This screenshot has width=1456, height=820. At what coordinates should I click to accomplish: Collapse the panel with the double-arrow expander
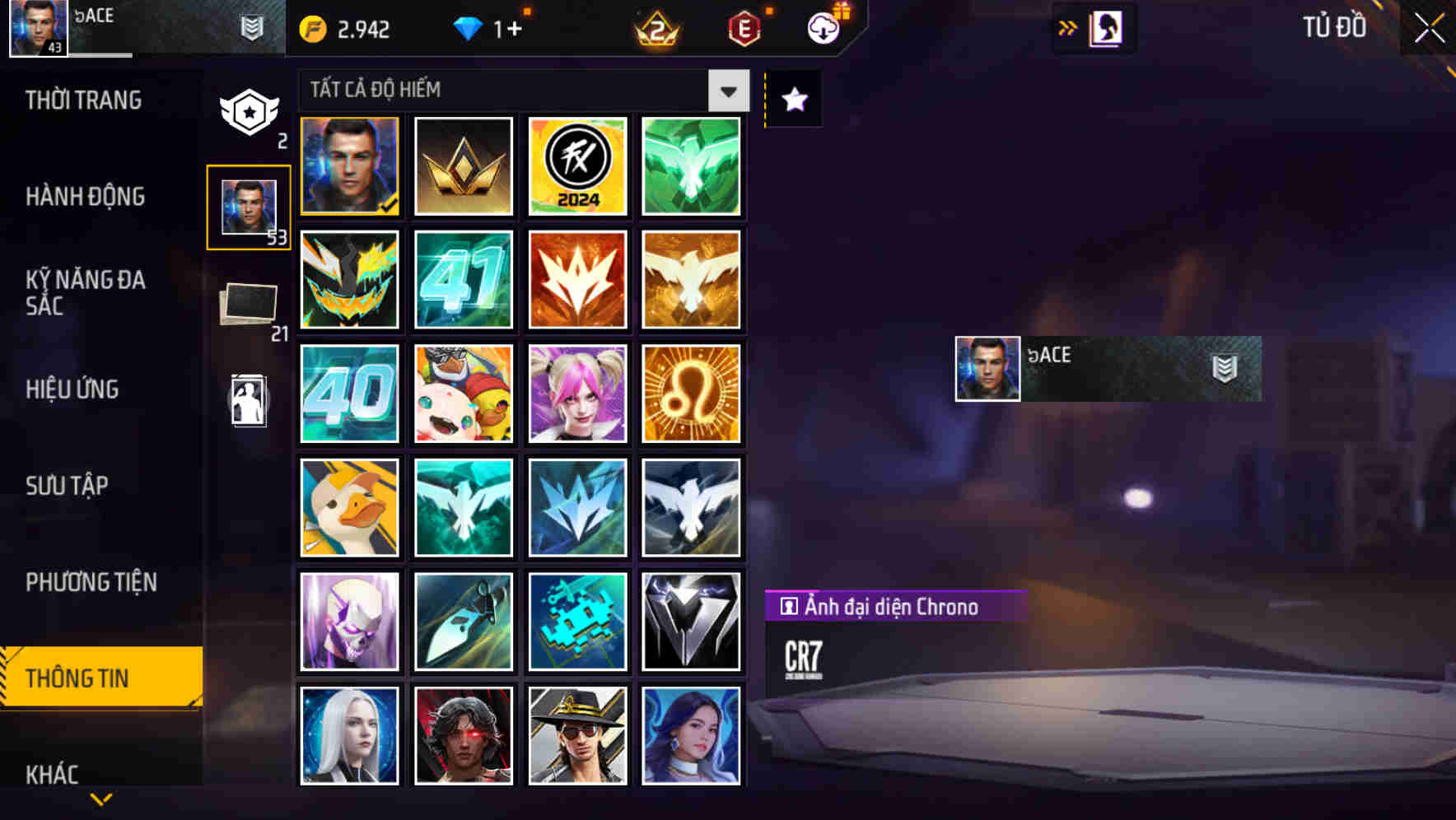[x=1068, y=27]
